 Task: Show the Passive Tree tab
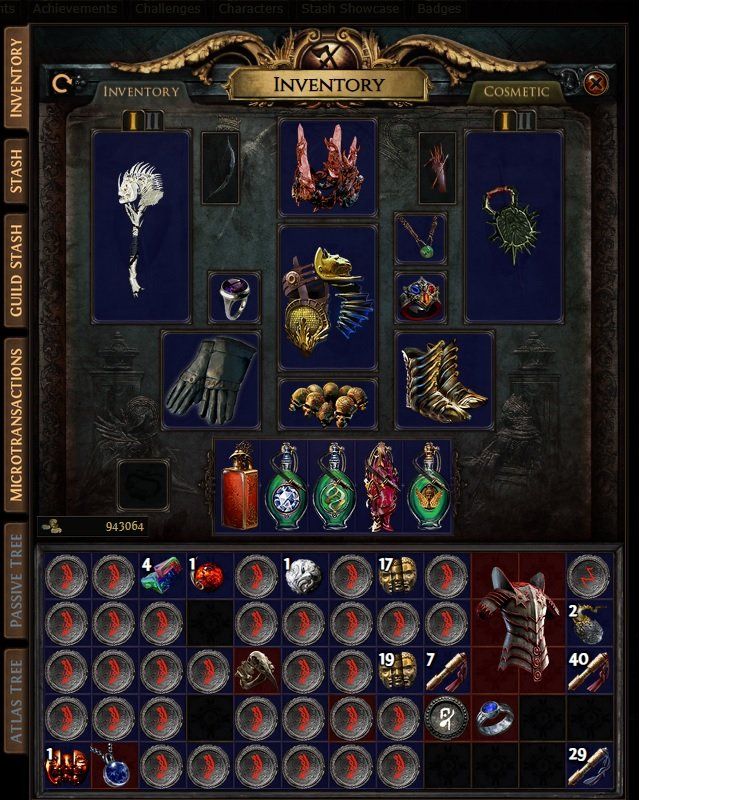click(16, 580)
